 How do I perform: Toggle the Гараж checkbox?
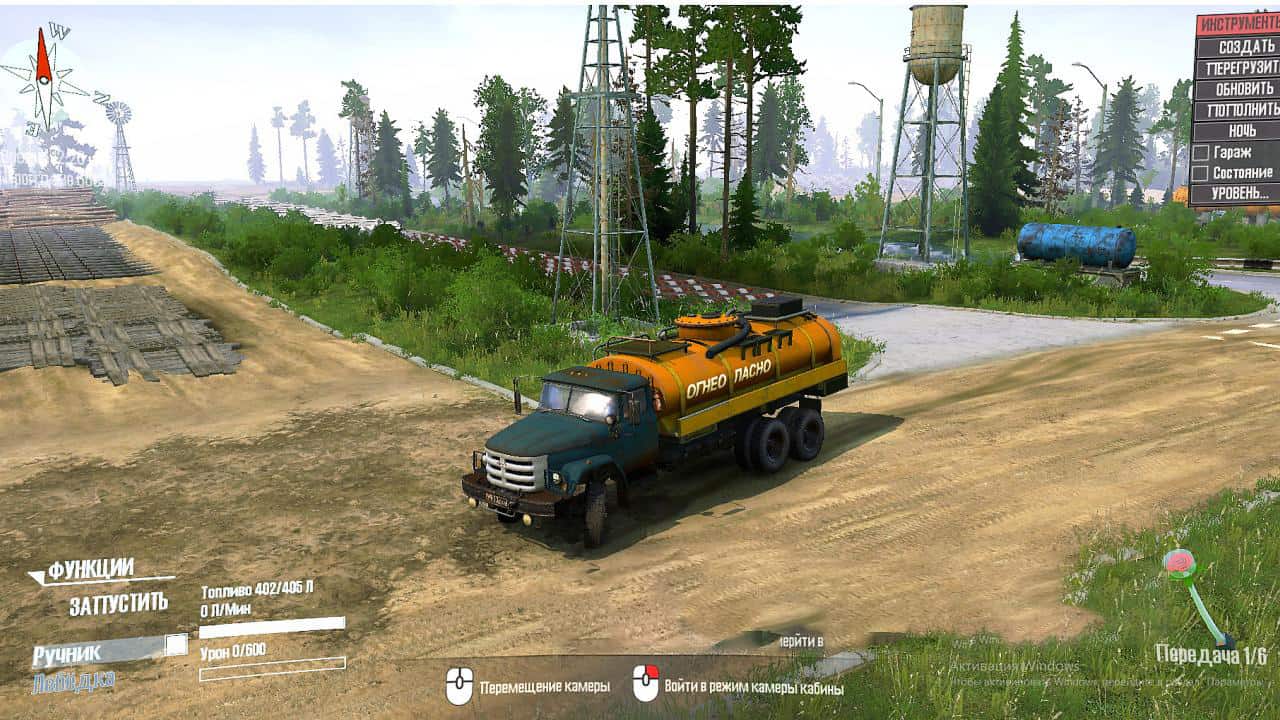[x=1201, y=152]
